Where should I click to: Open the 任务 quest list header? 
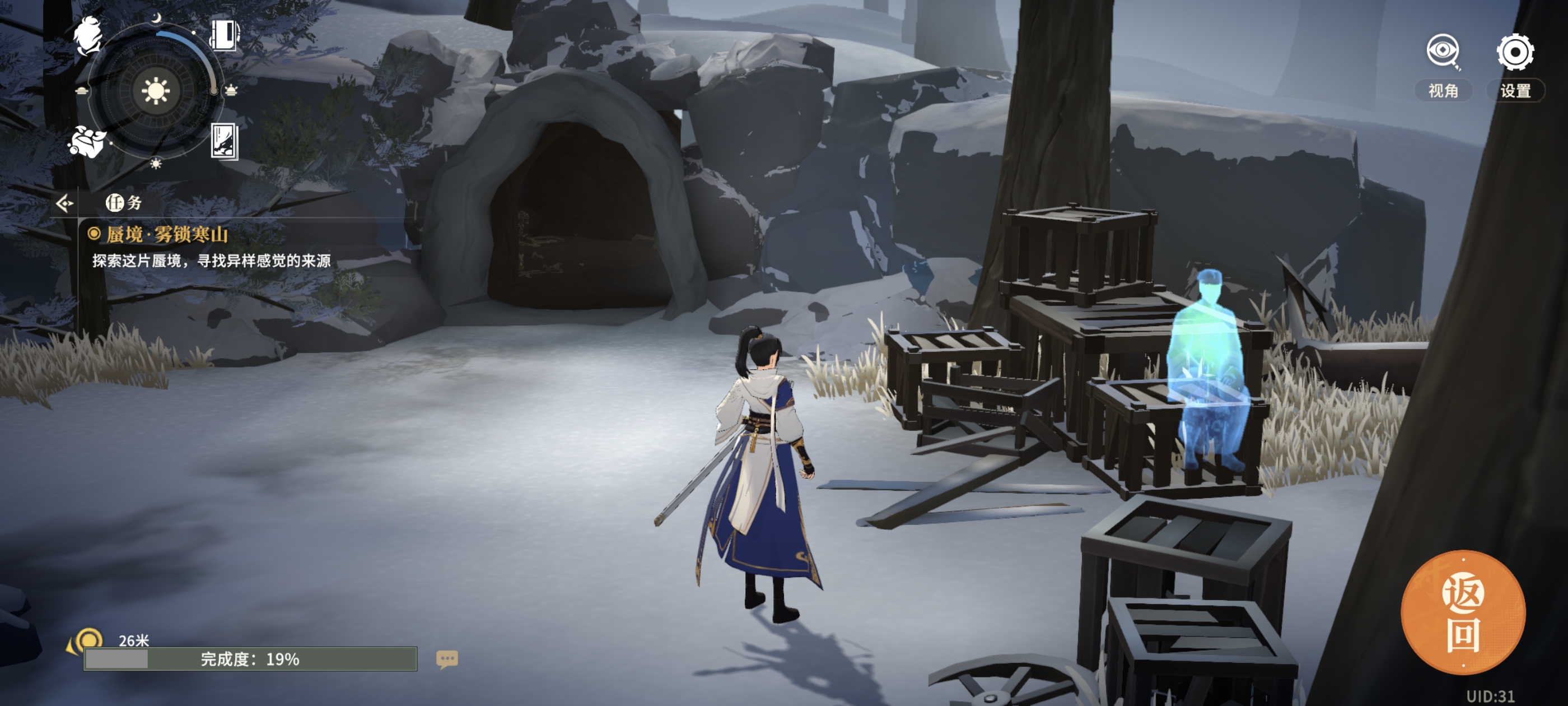click(124, 203)
